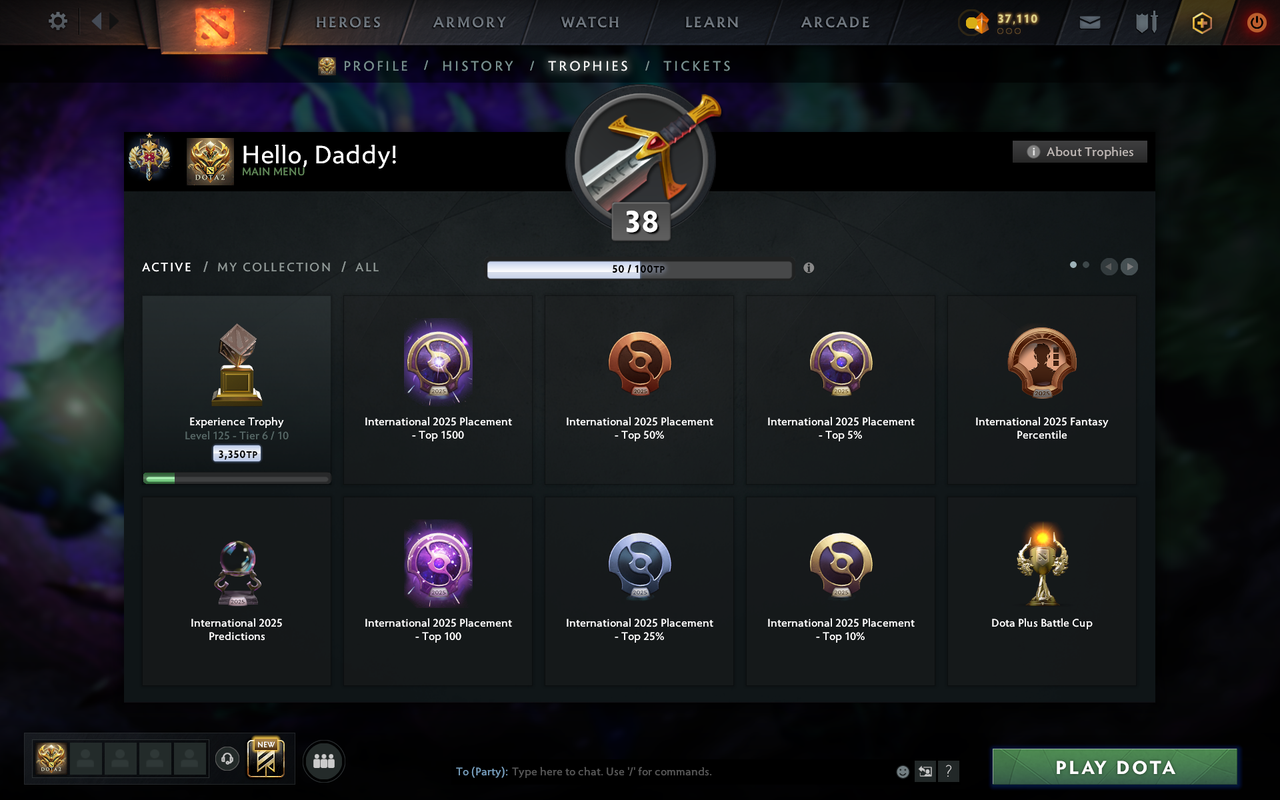Open the mail notifications icon

1089,22
